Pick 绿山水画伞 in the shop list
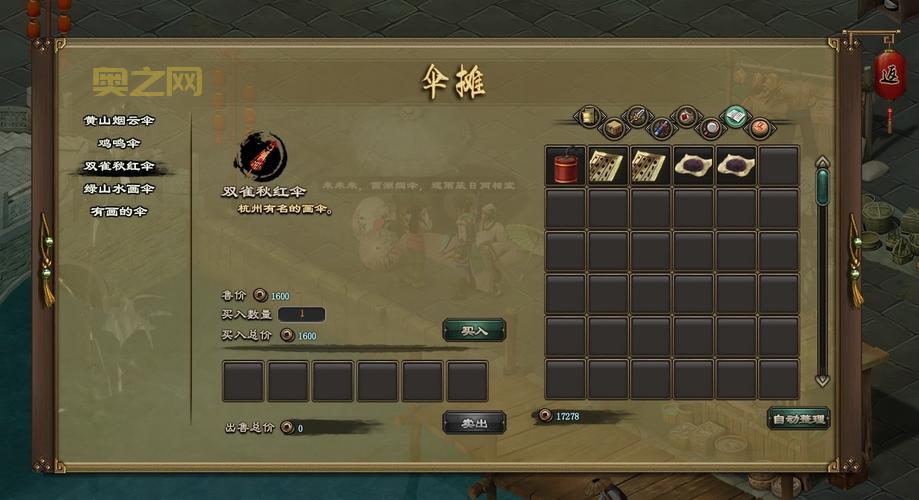The image size is (919, 500). point(119,188)
